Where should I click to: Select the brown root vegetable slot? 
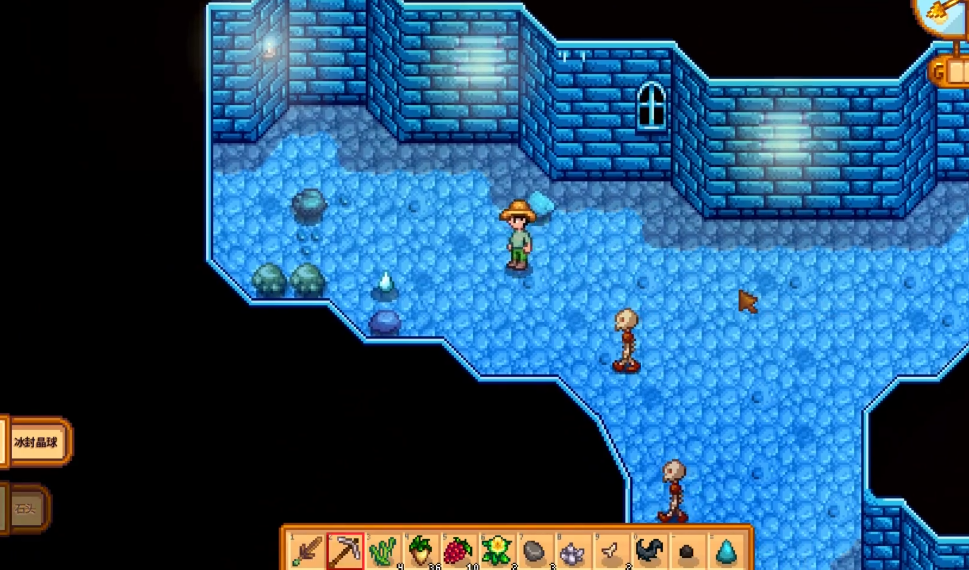pyautogui.click(x=421, y=549)
